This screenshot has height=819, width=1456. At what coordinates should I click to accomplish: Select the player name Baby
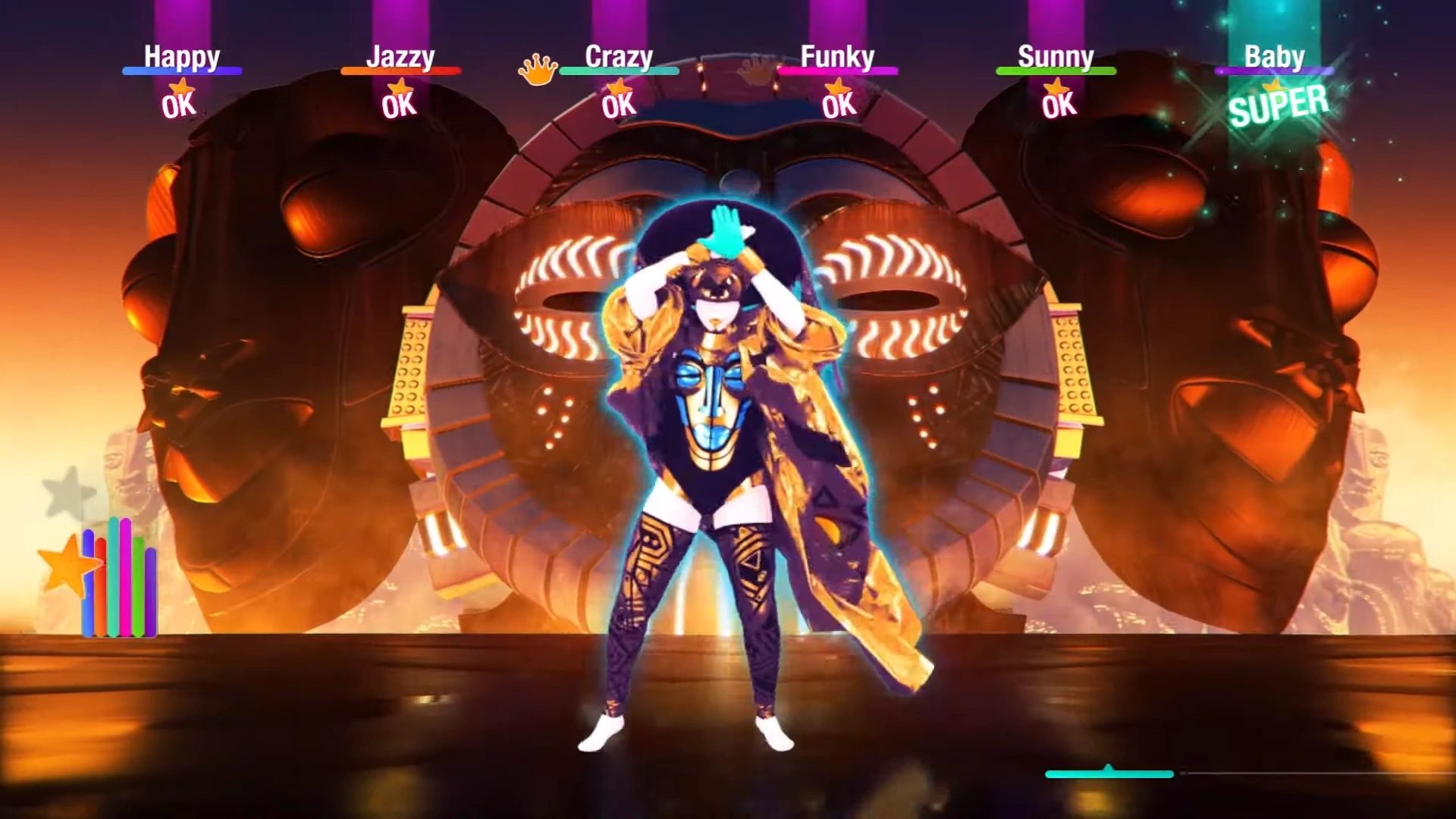click(1274, 55)
